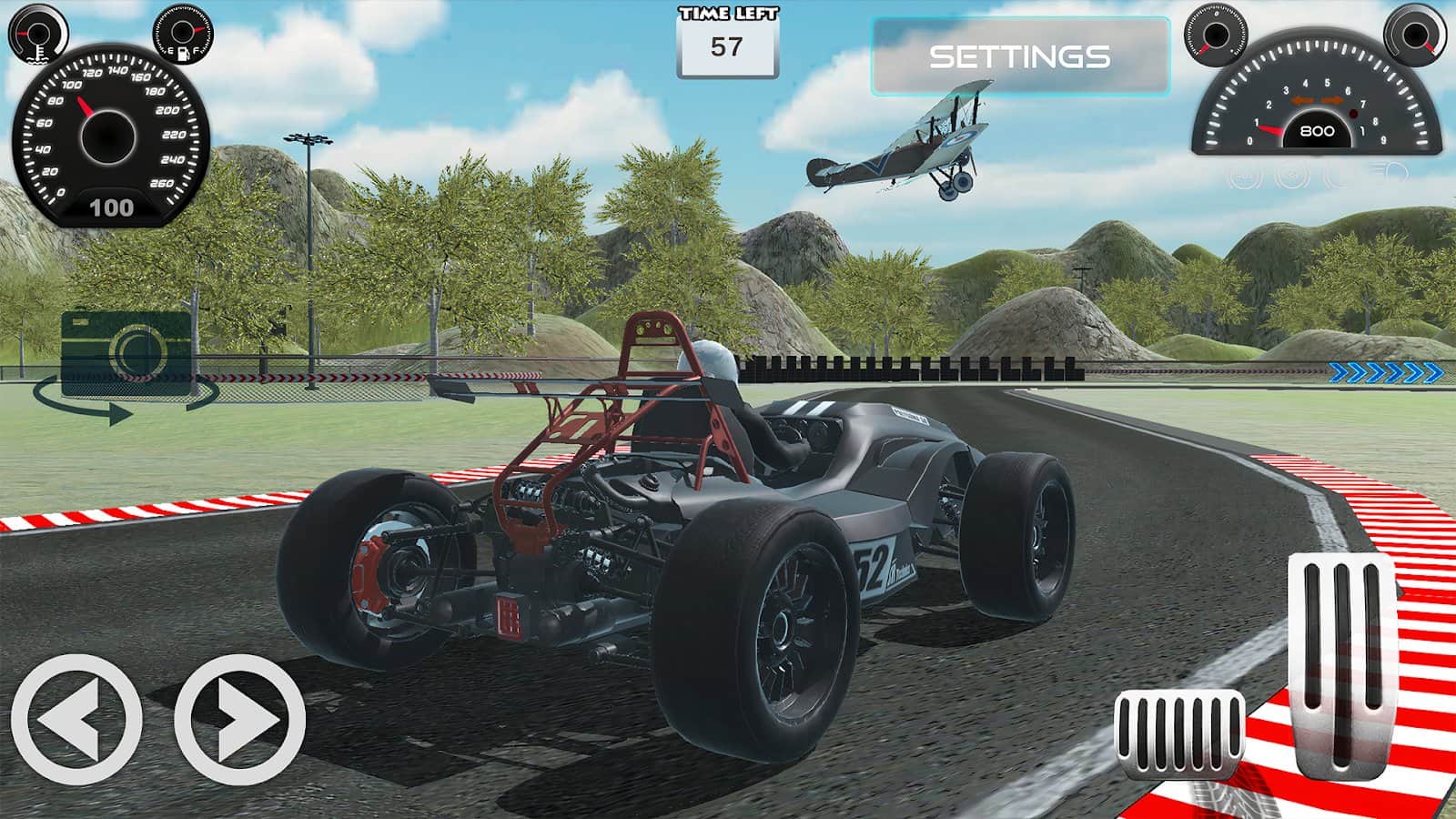The width and height of the screenshot is (1456, 819).
Task: Expand the tachometer RPM display reading 800
Action: (1317, 130)
